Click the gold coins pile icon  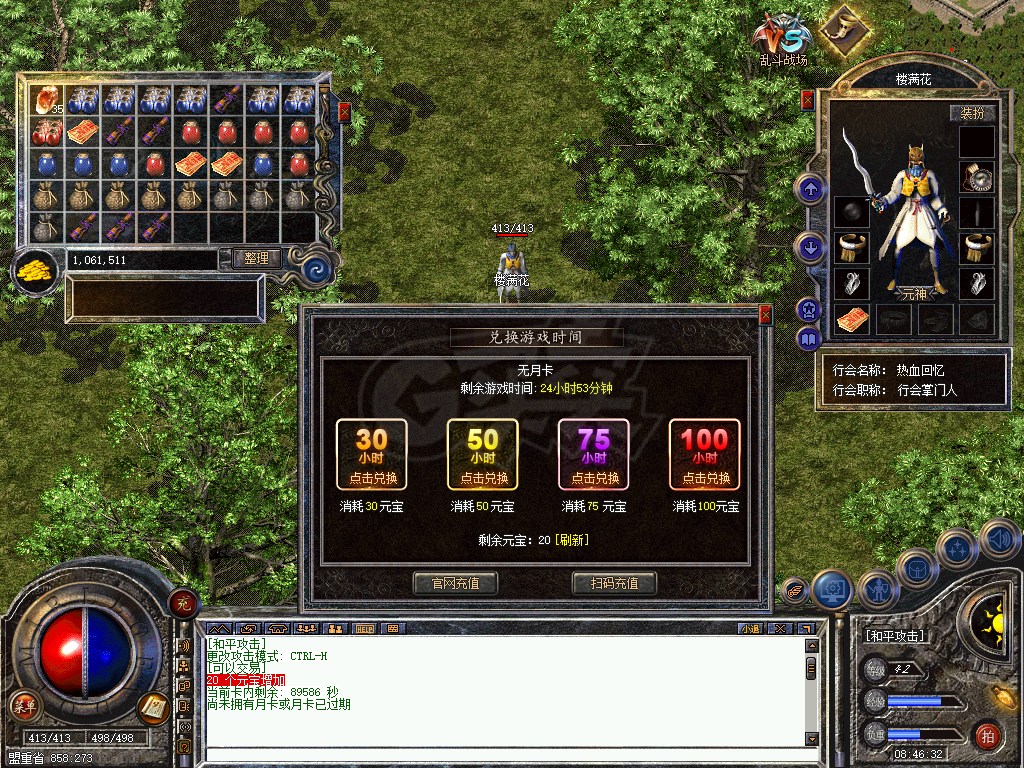(x=36, y=270)
